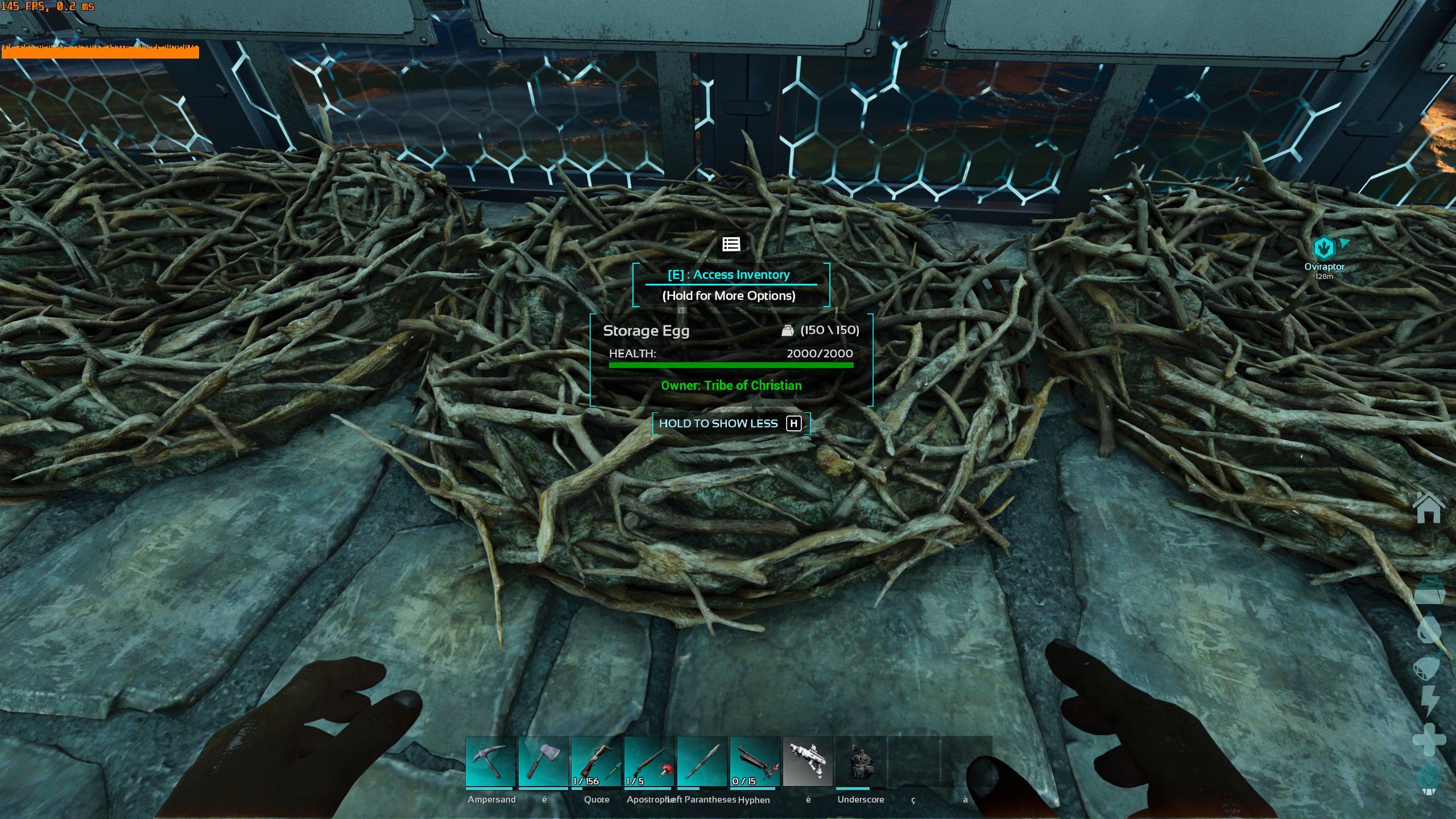
Task: Select the metal pickaxe hotbar slot
Action: tap(490, 762)
